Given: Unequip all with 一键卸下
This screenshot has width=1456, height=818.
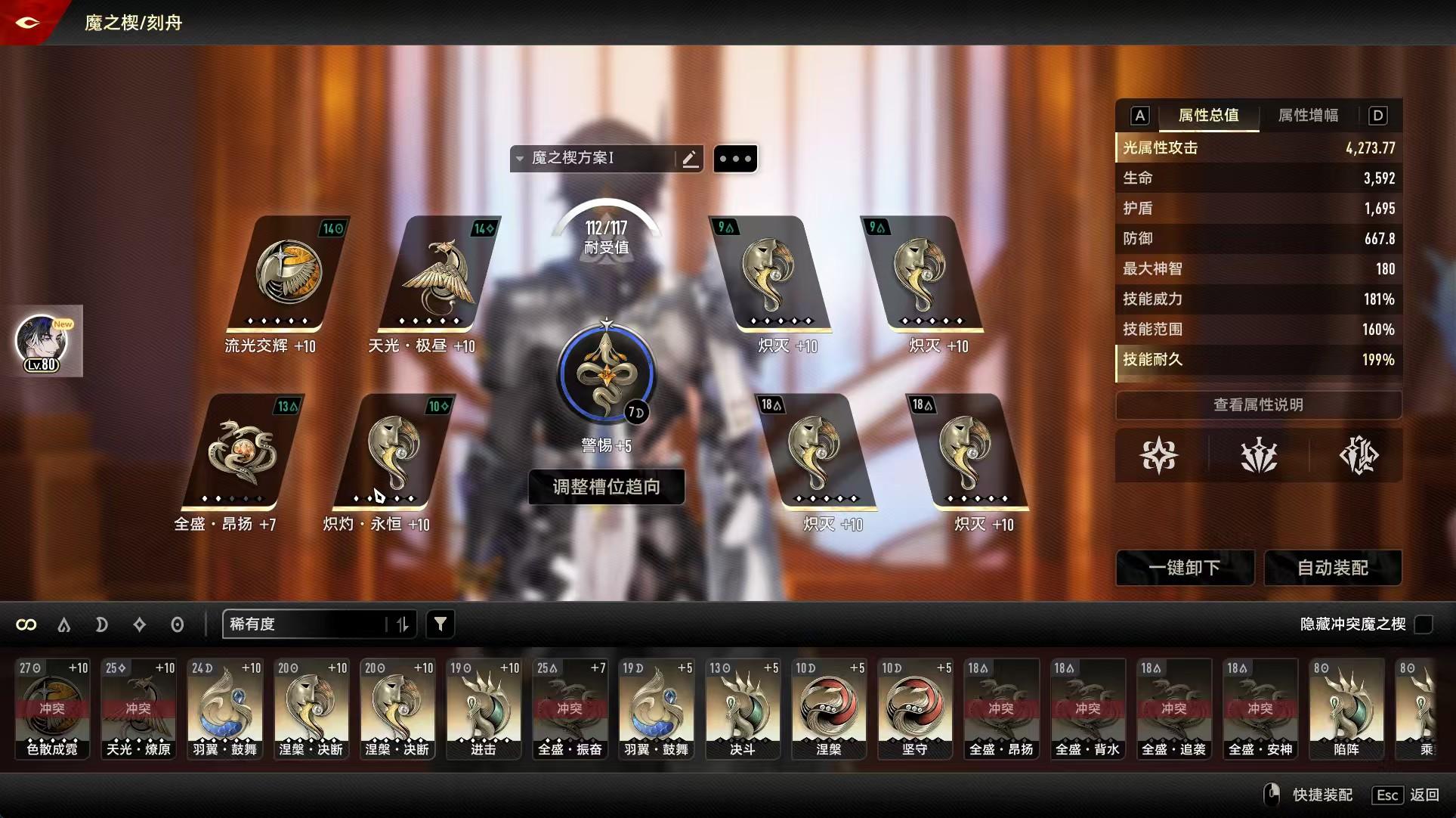Looking at the screenshot, I should pos(1184,568).
